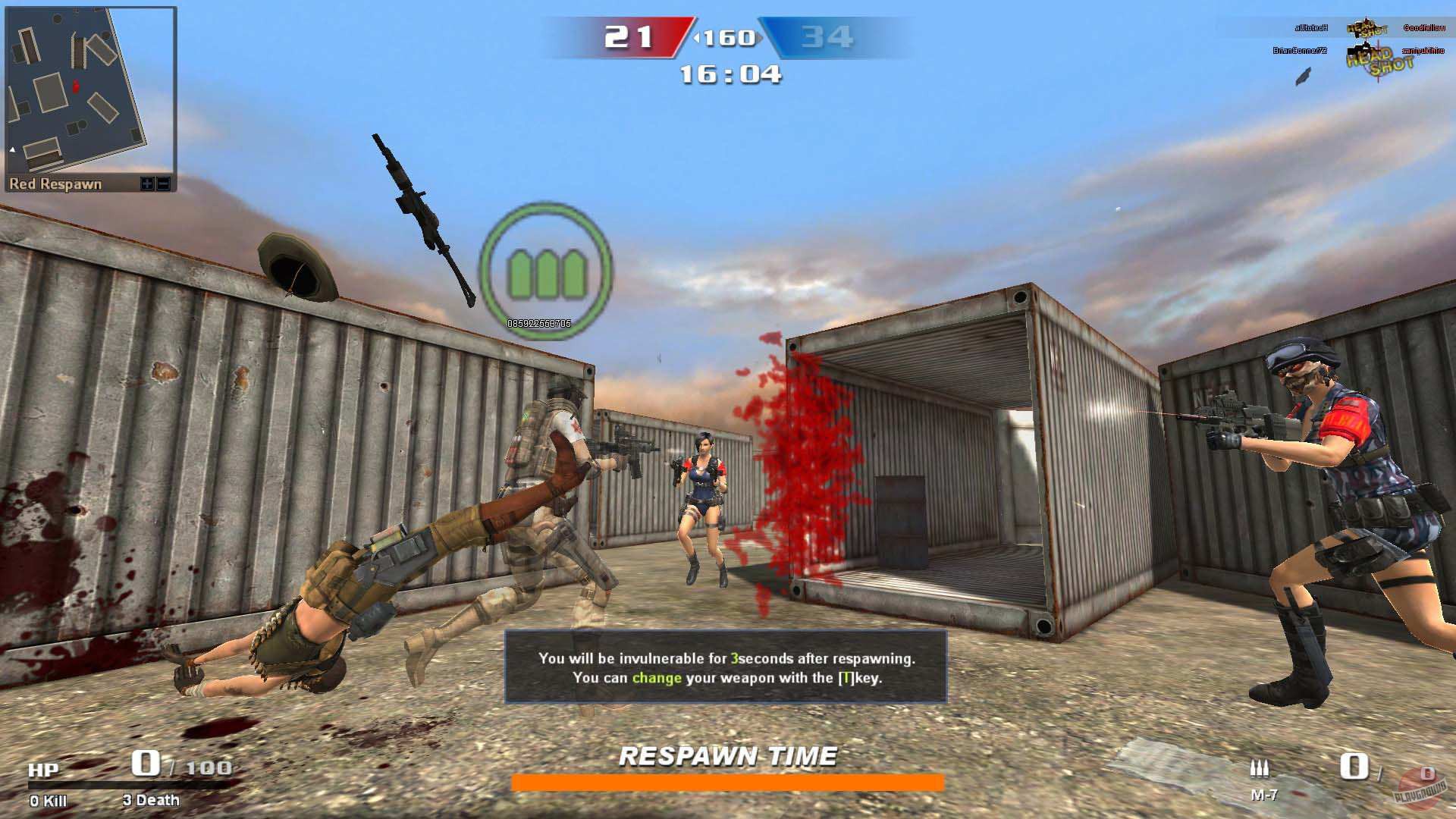The width and height of the screenshot is (1456, 819).
Task: Toggle the white direction arrow on the minimap
Action: (11, 150)
